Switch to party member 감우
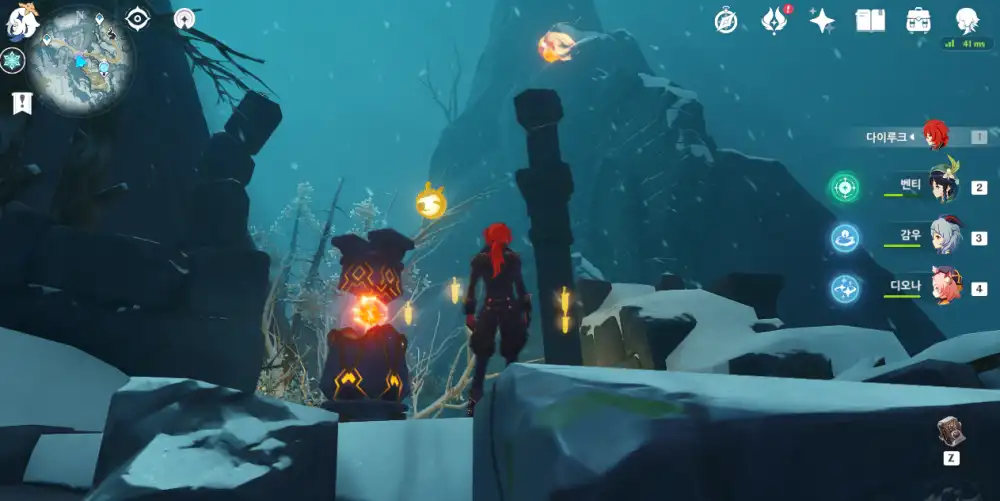 click(944, 237)
